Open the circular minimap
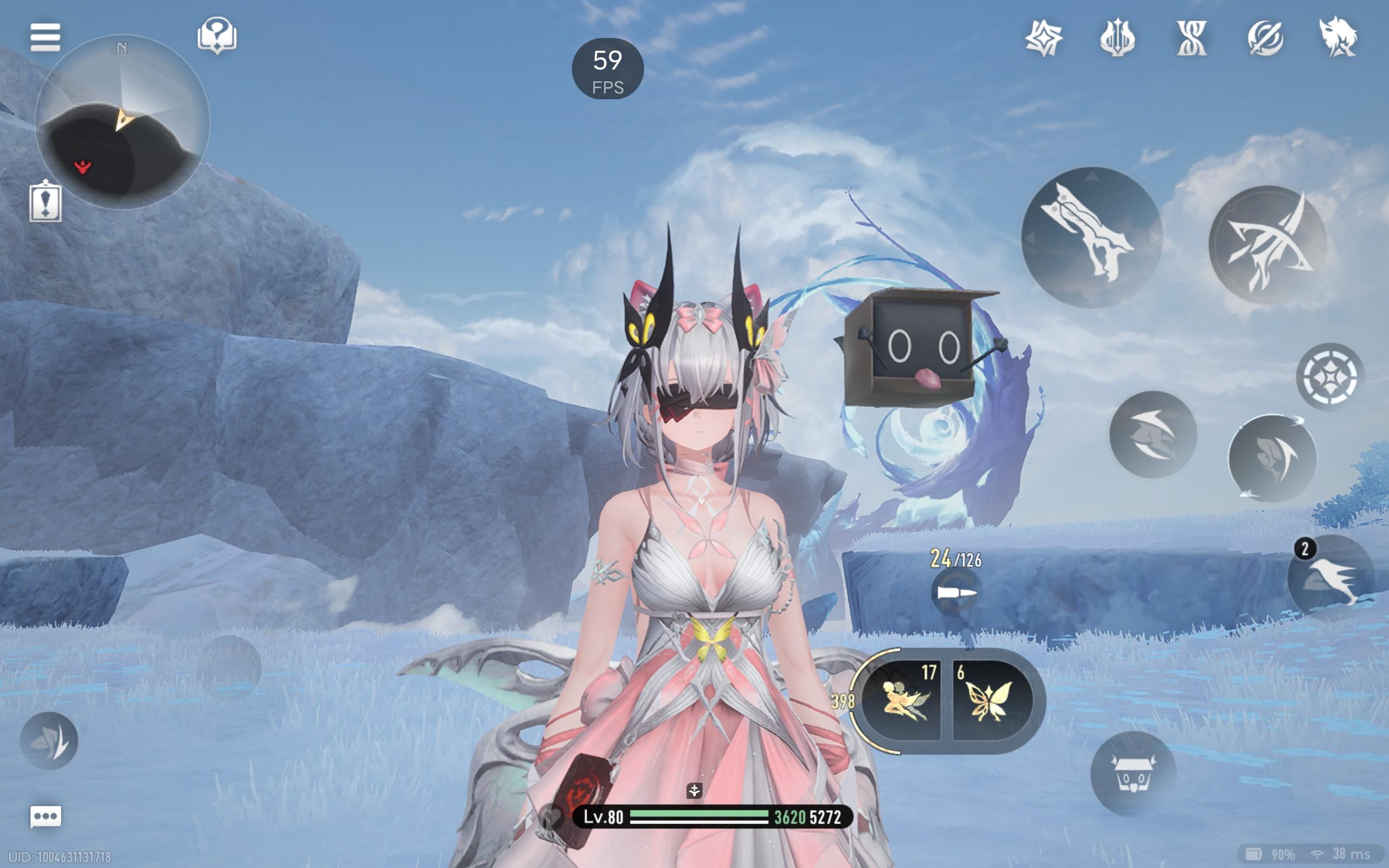This screenshot has width=1389, height=868. click(x=122, y=122)
